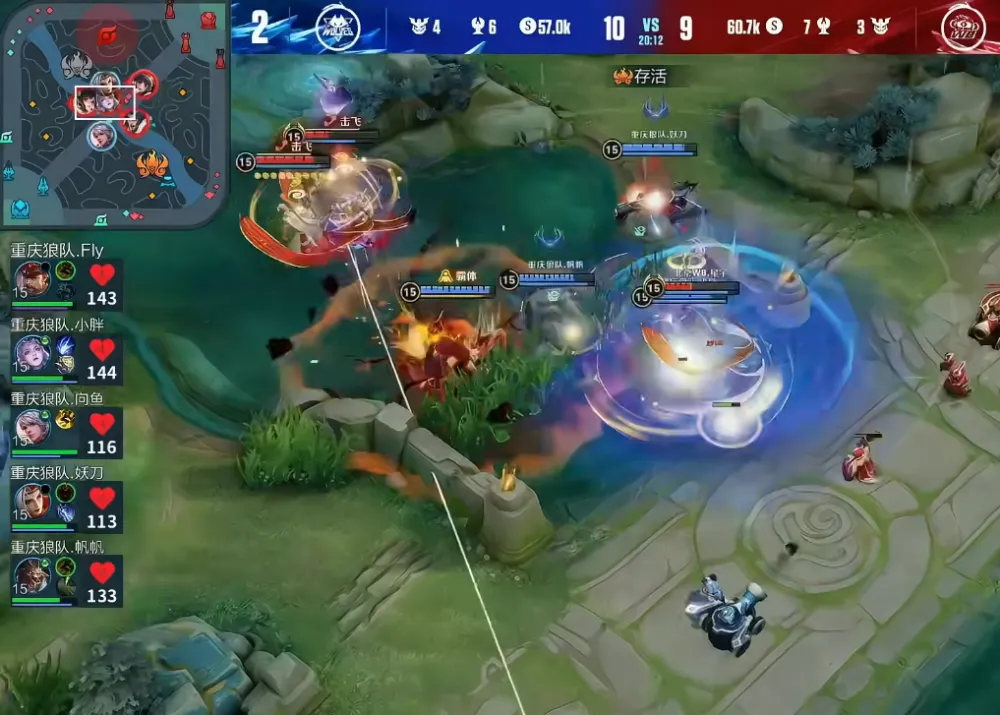
Task: Click the minimap in the corner
Action: click(x=113, y=112)
